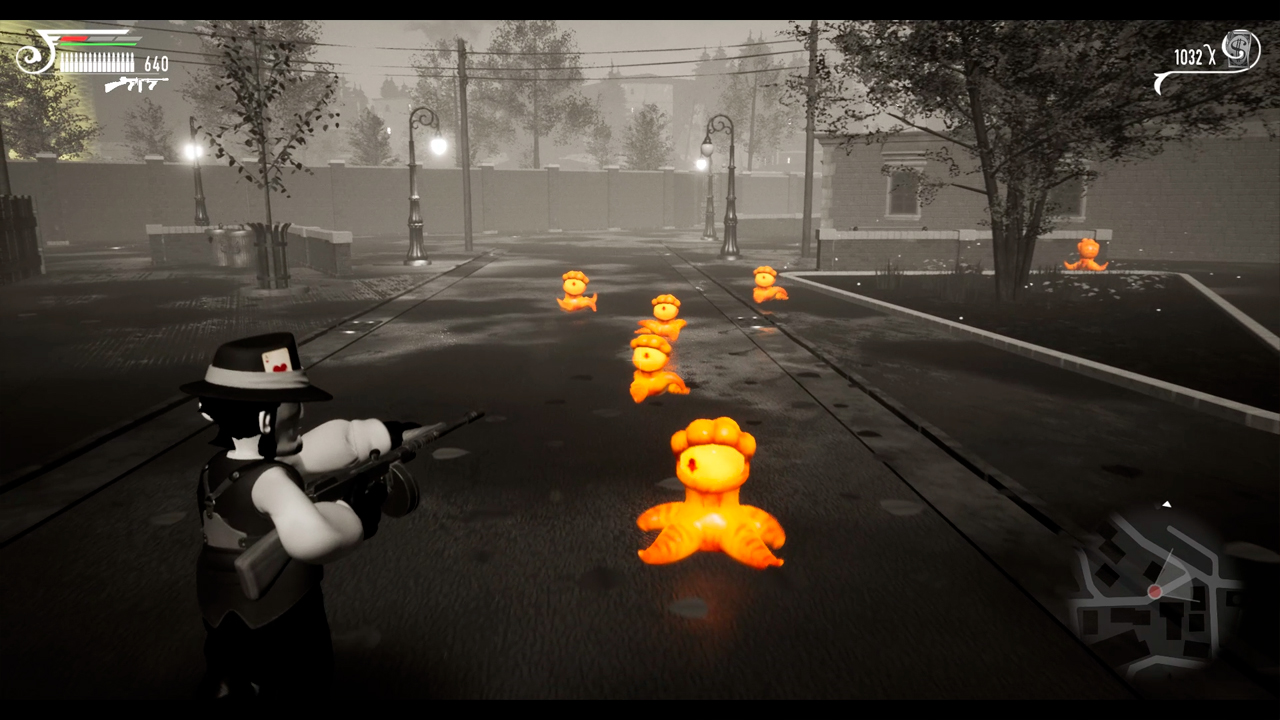Expand the money counter showing 1032

pos(1189,56)
